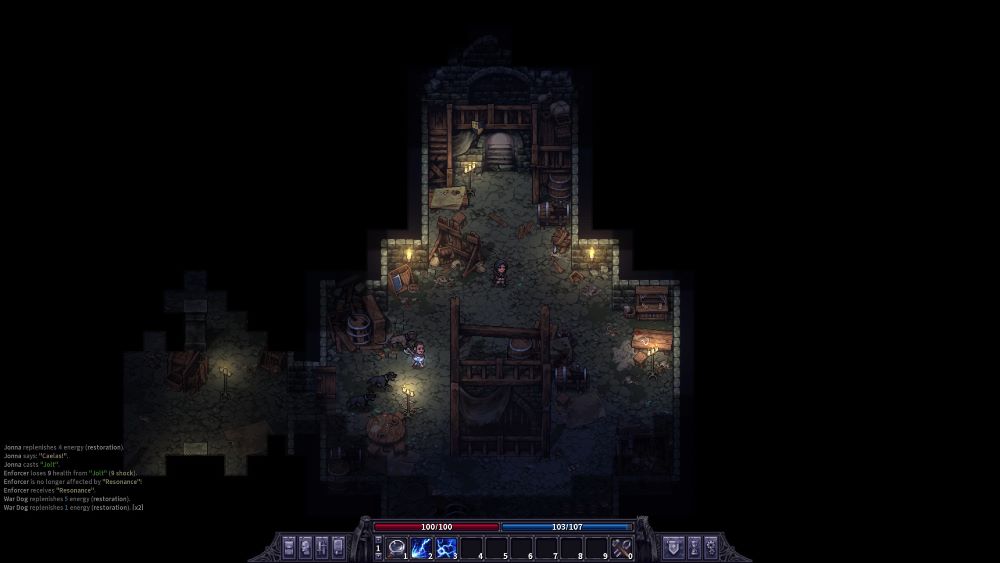Select the crossed hammers skill in slot 0

tap(621, 547)
